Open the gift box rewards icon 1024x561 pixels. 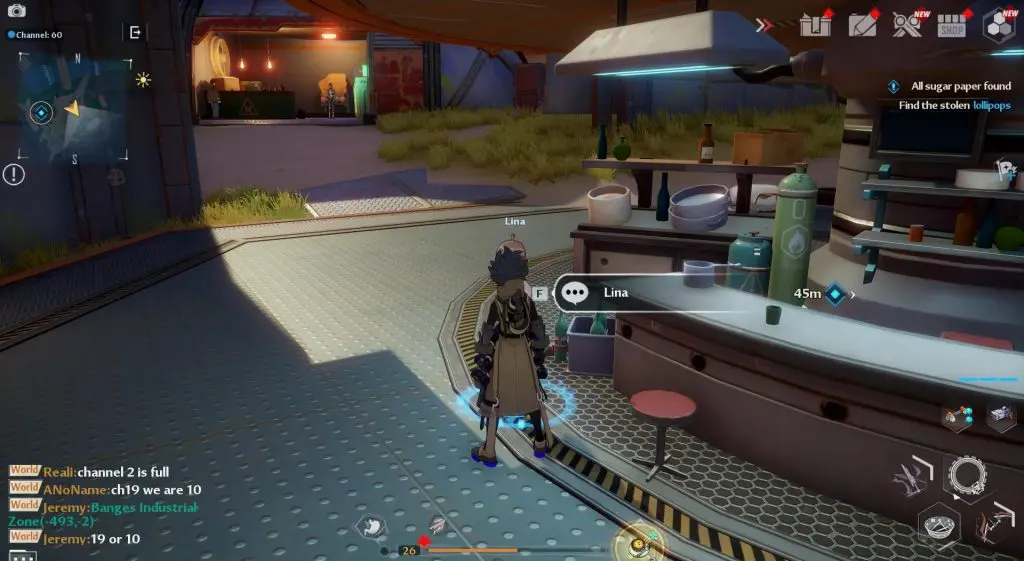pos(816,24)
